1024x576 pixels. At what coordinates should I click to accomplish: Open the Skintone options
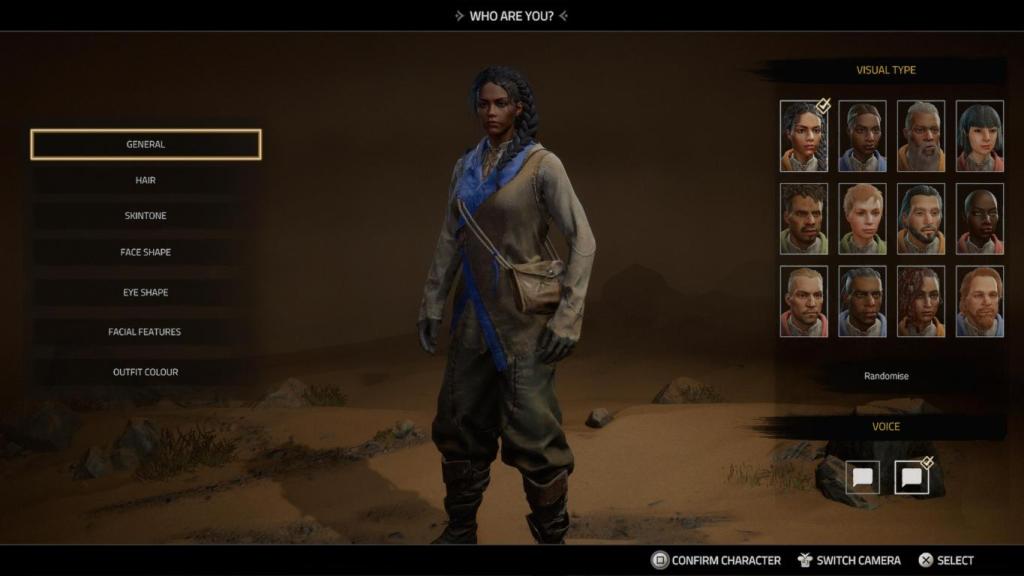click(146, 216)
